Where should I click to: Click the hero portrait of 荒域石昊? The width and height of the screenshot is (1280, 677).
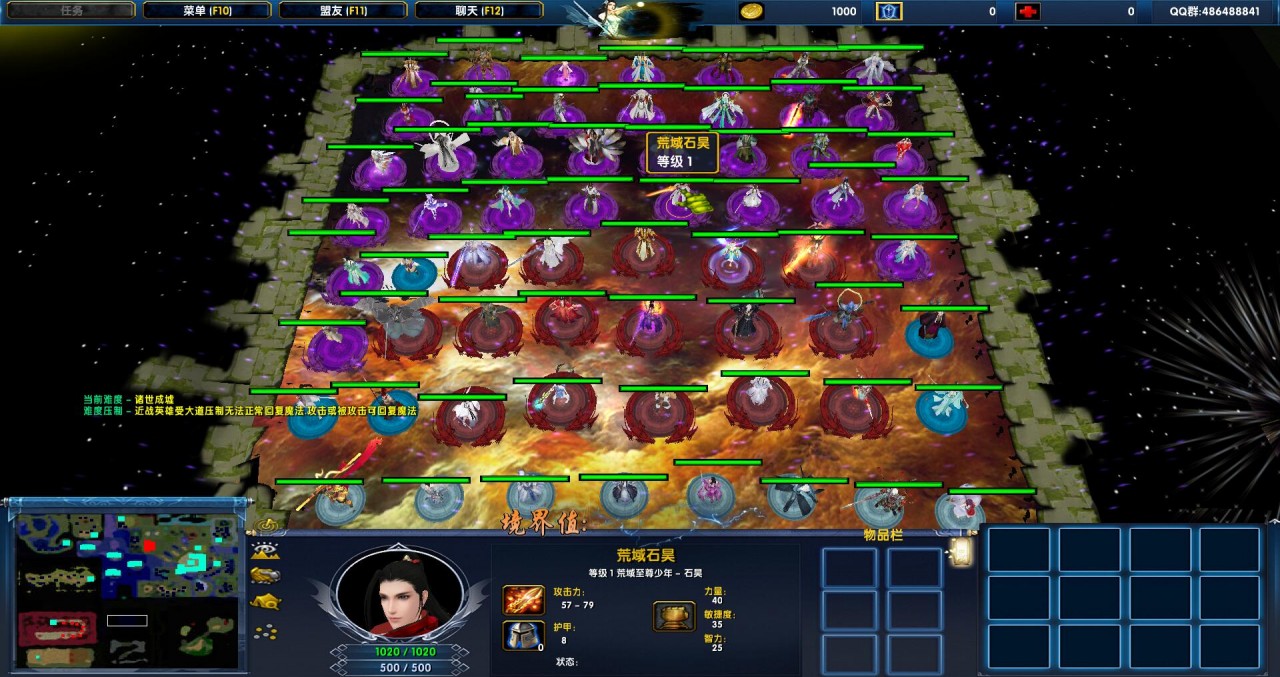click(399, 591)
